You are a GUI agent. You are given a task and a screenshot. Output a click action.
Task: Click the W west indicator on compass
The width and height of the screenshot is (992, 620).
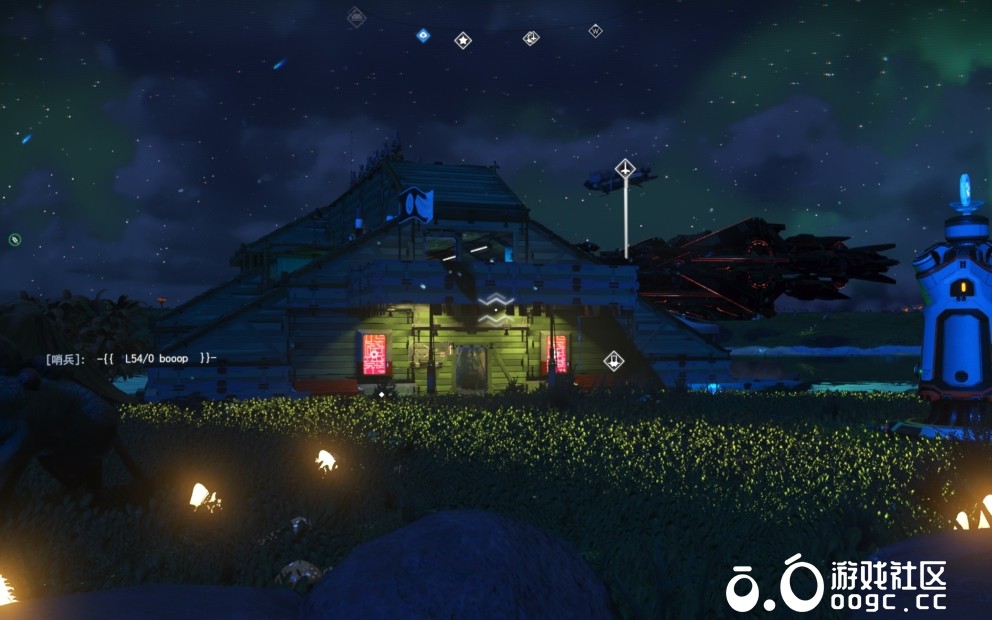[x=595, y=31]
